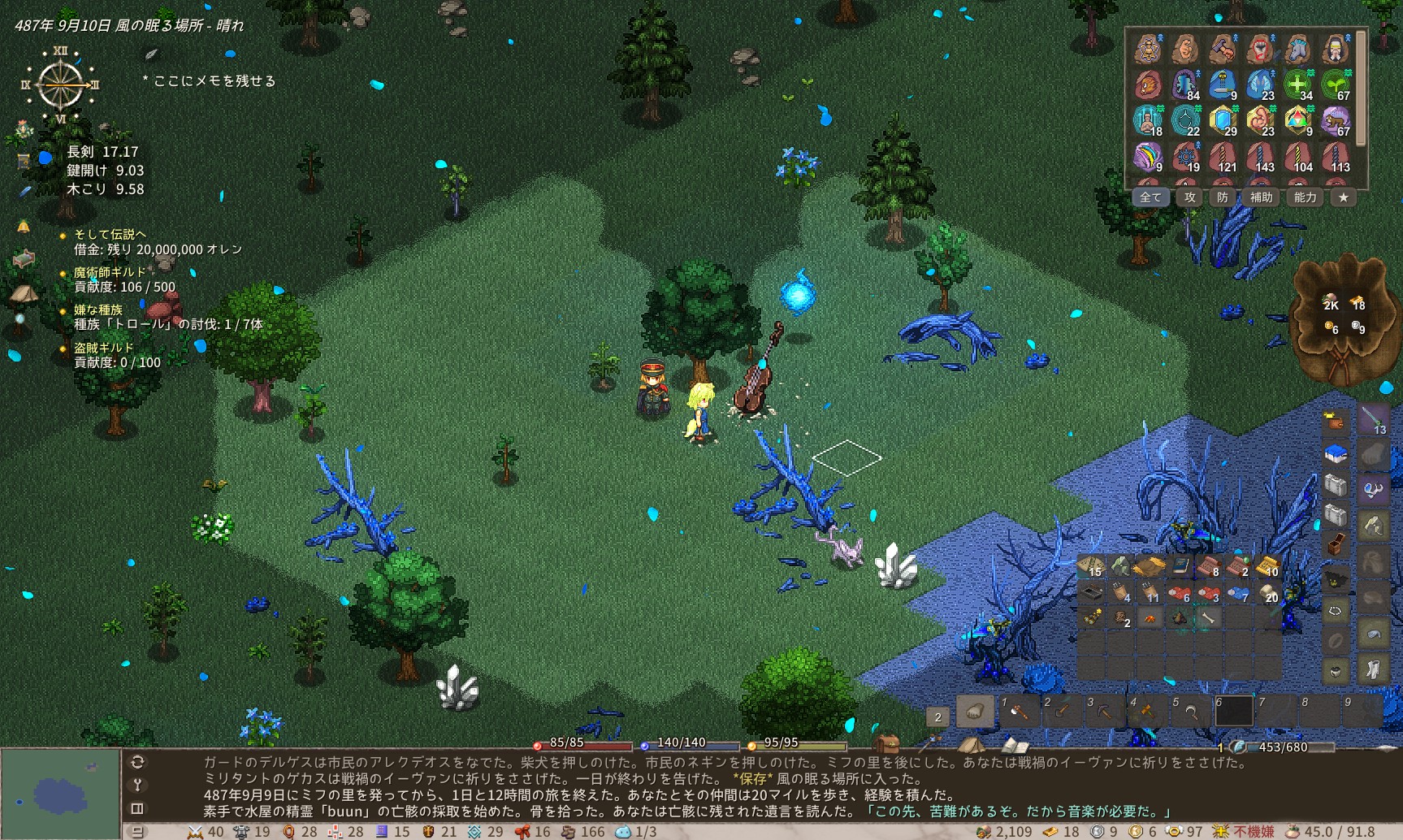The image size is (1403, 840).
Task: Cast the blue shield spell
Action: pos(1223,121)
